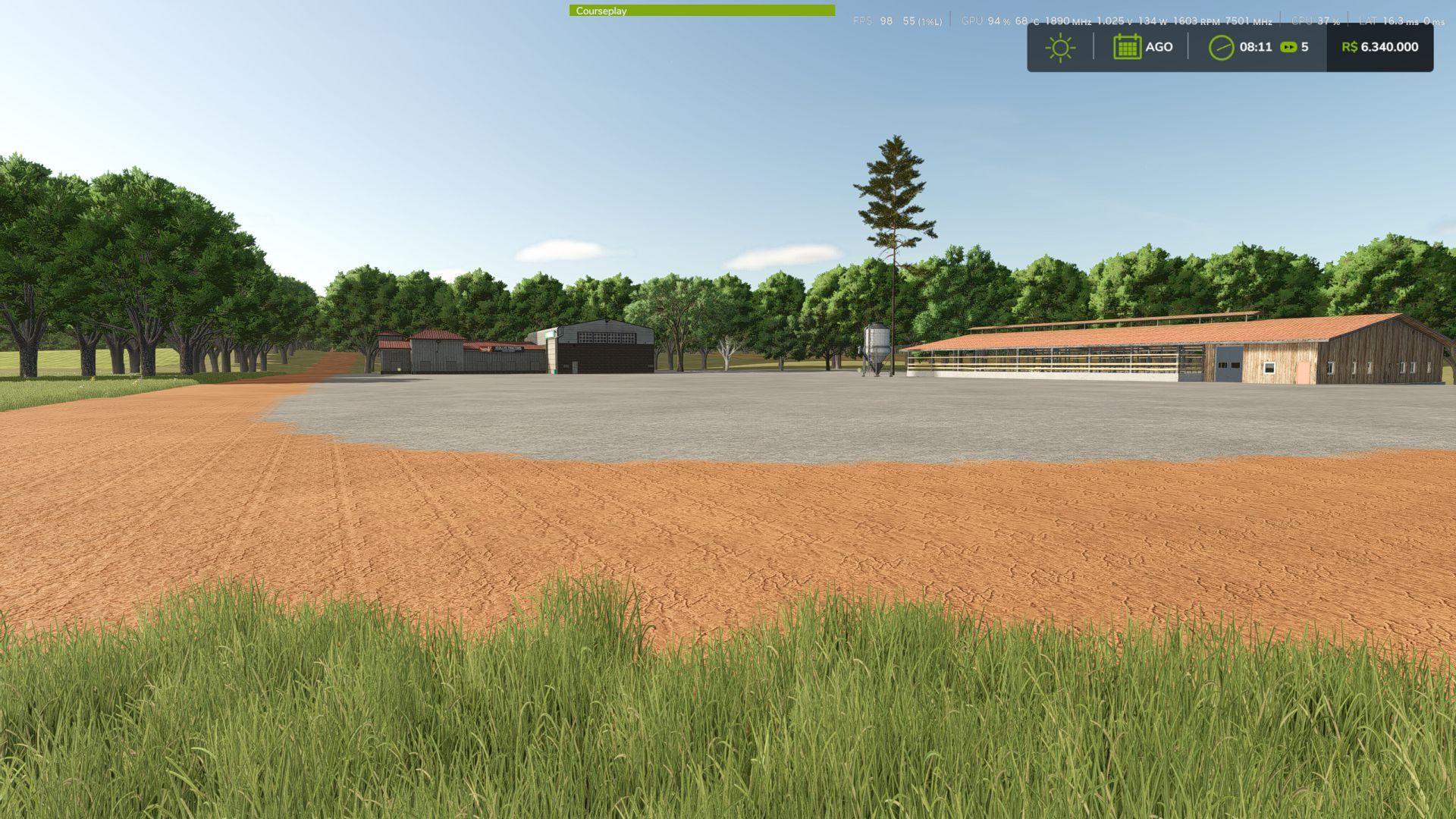
Task: Click the fast-forward time scale icon
Action: [x=1288, y=47]
